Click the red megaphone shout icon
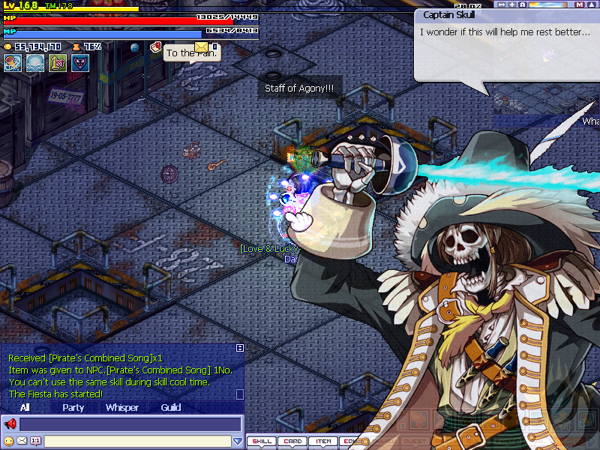This screenshot has height=450, width=600. coord(11,424)
